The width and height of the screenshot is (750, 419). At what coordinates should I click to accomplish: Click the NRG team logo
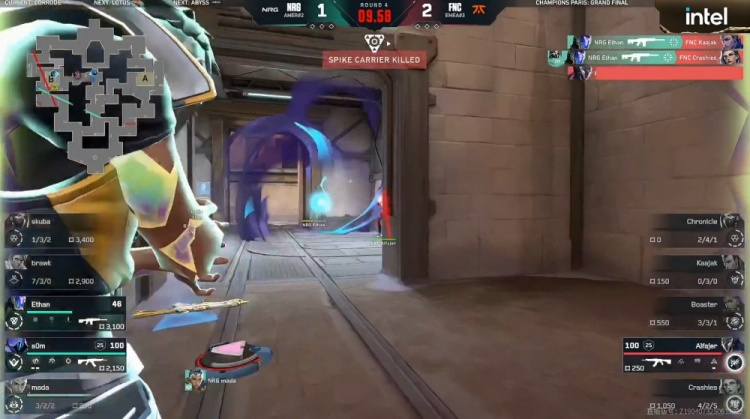294,10
